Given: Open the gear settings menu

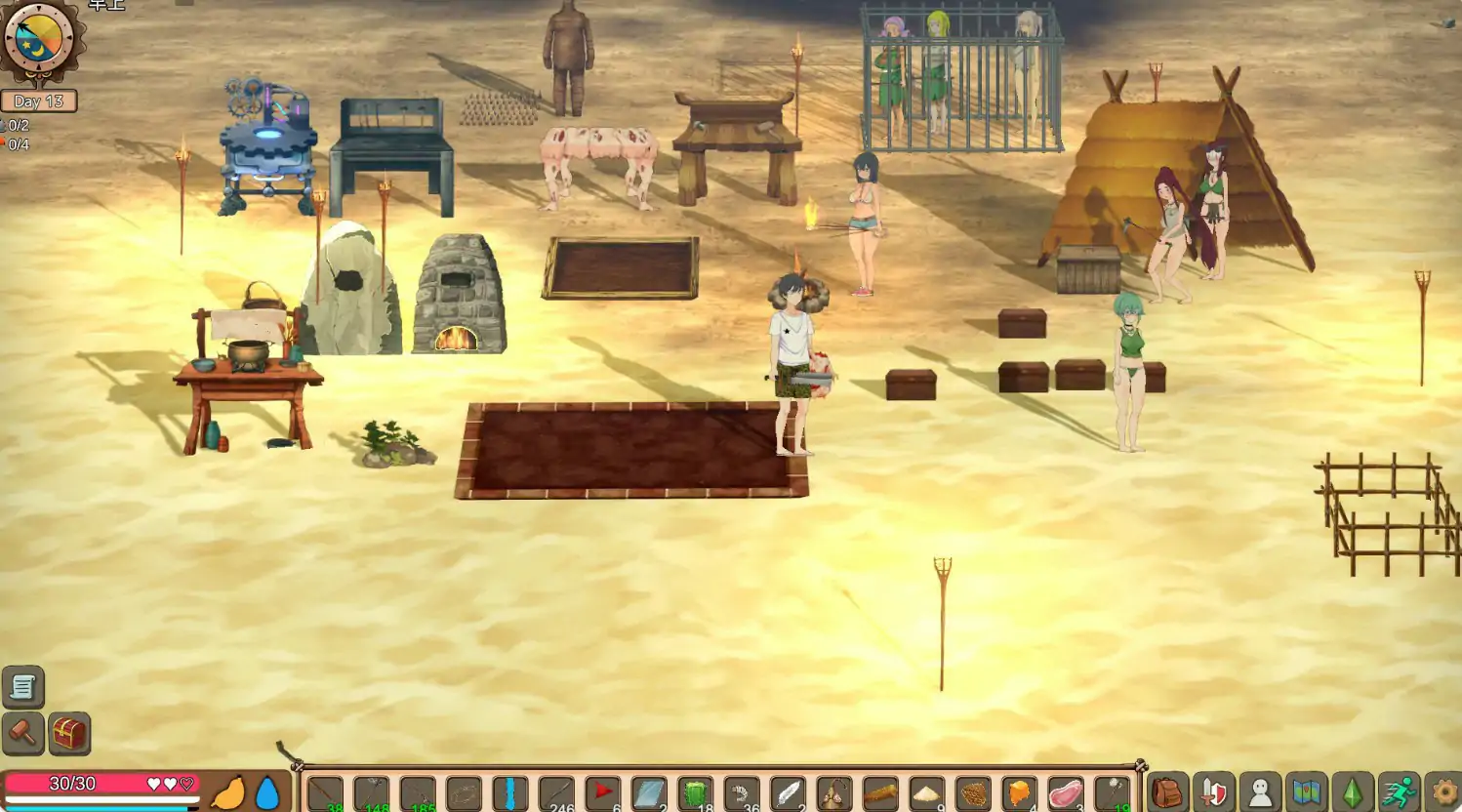Looking at the screenshot, I should pos(1443,792).
